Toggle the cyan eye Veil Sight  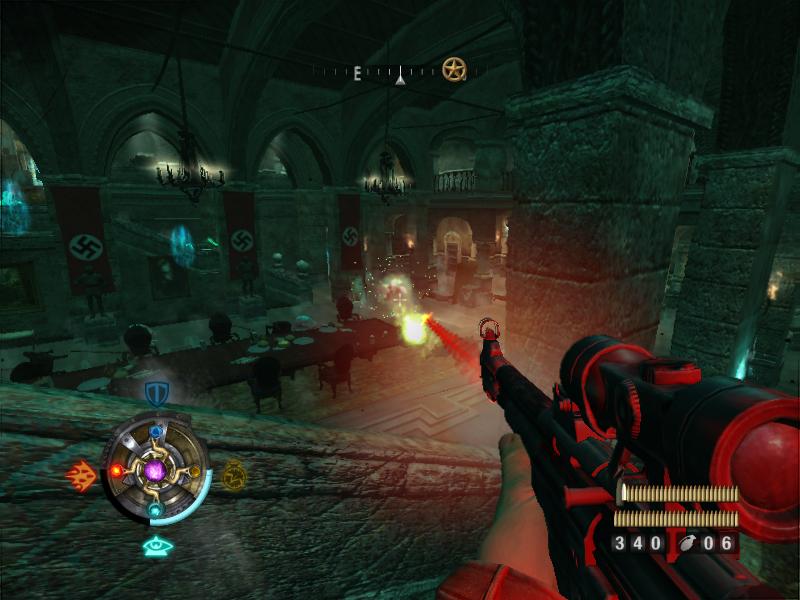pyautogui.click(x=155, y=546)
